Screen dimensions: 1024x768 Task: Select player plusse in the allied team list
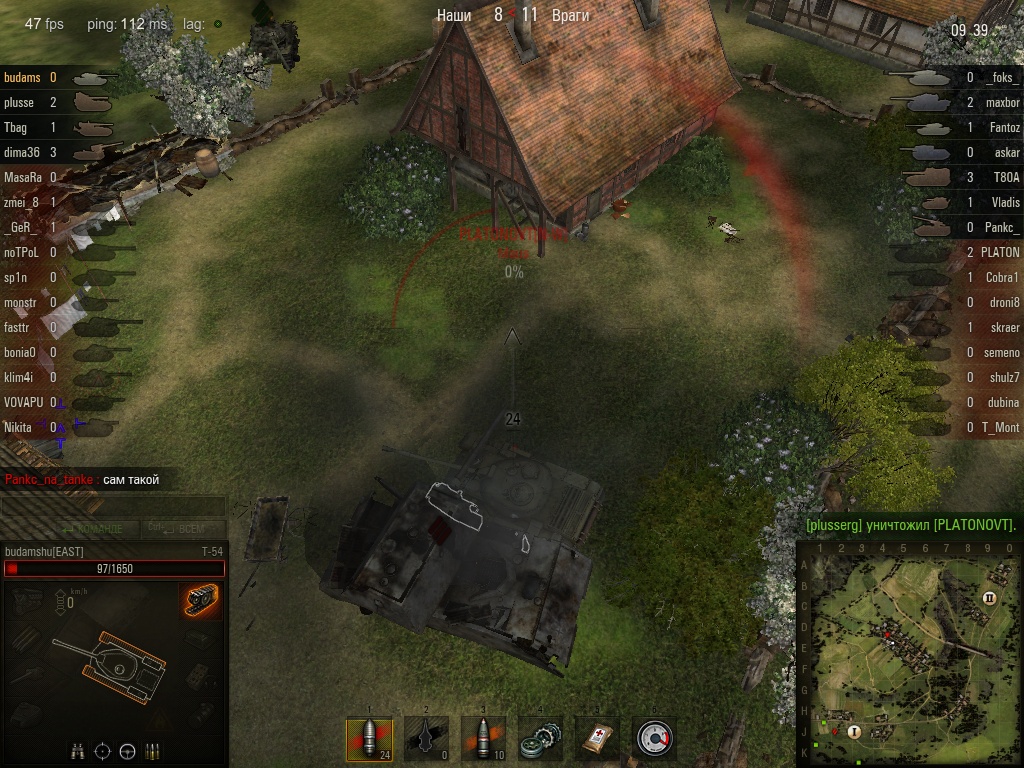click(x=19, y=102)
